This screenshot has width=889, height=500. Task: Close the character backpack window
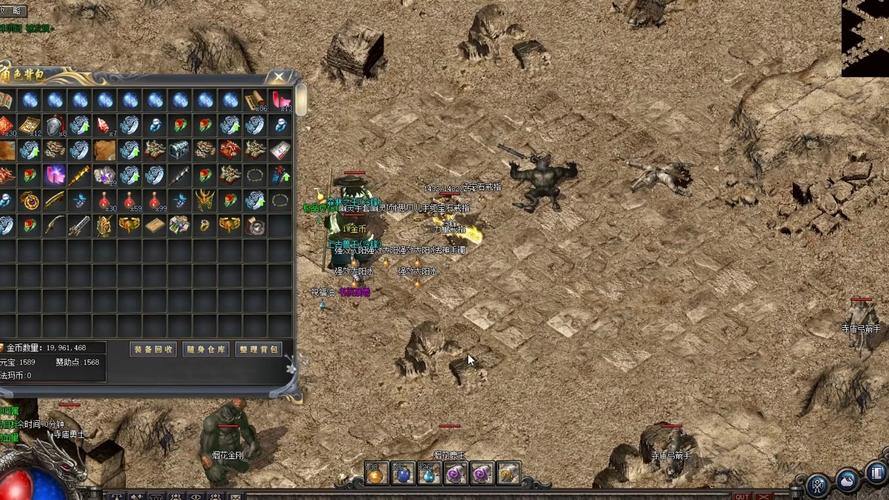pyautogui.click(x=279, y=77)
